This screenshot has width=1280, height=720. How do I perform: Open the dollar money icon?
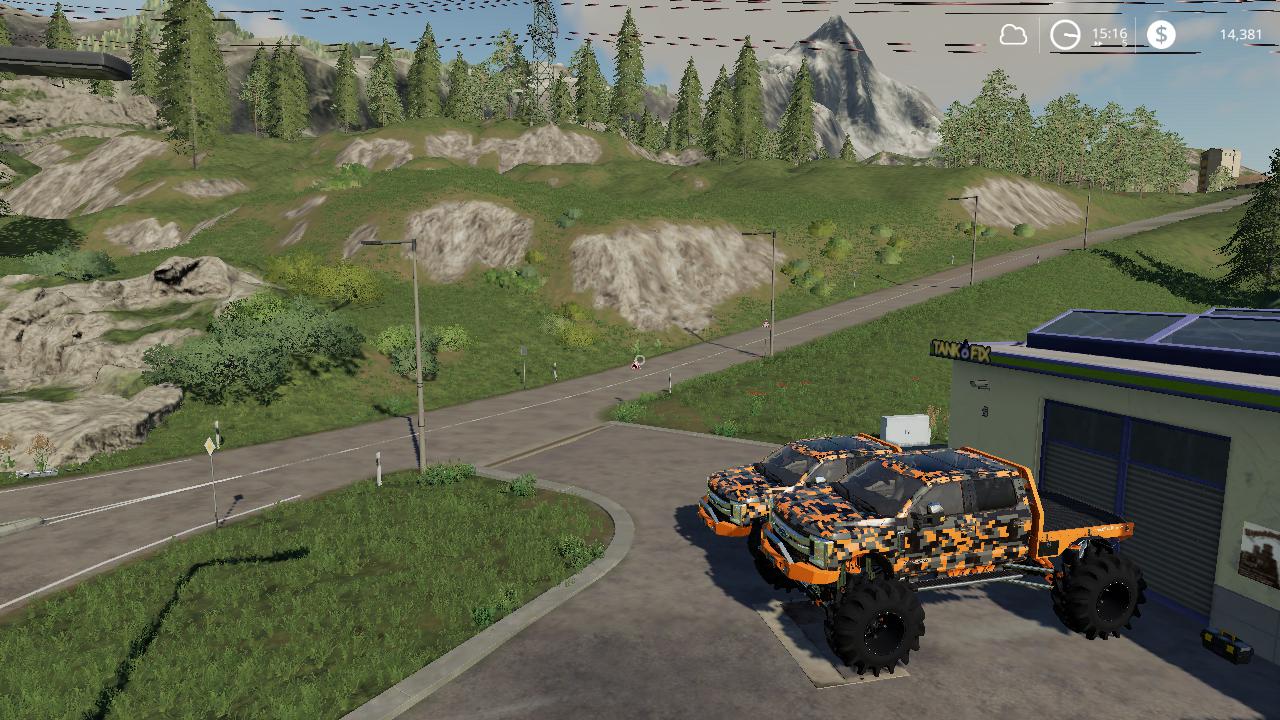point(1161,35)
